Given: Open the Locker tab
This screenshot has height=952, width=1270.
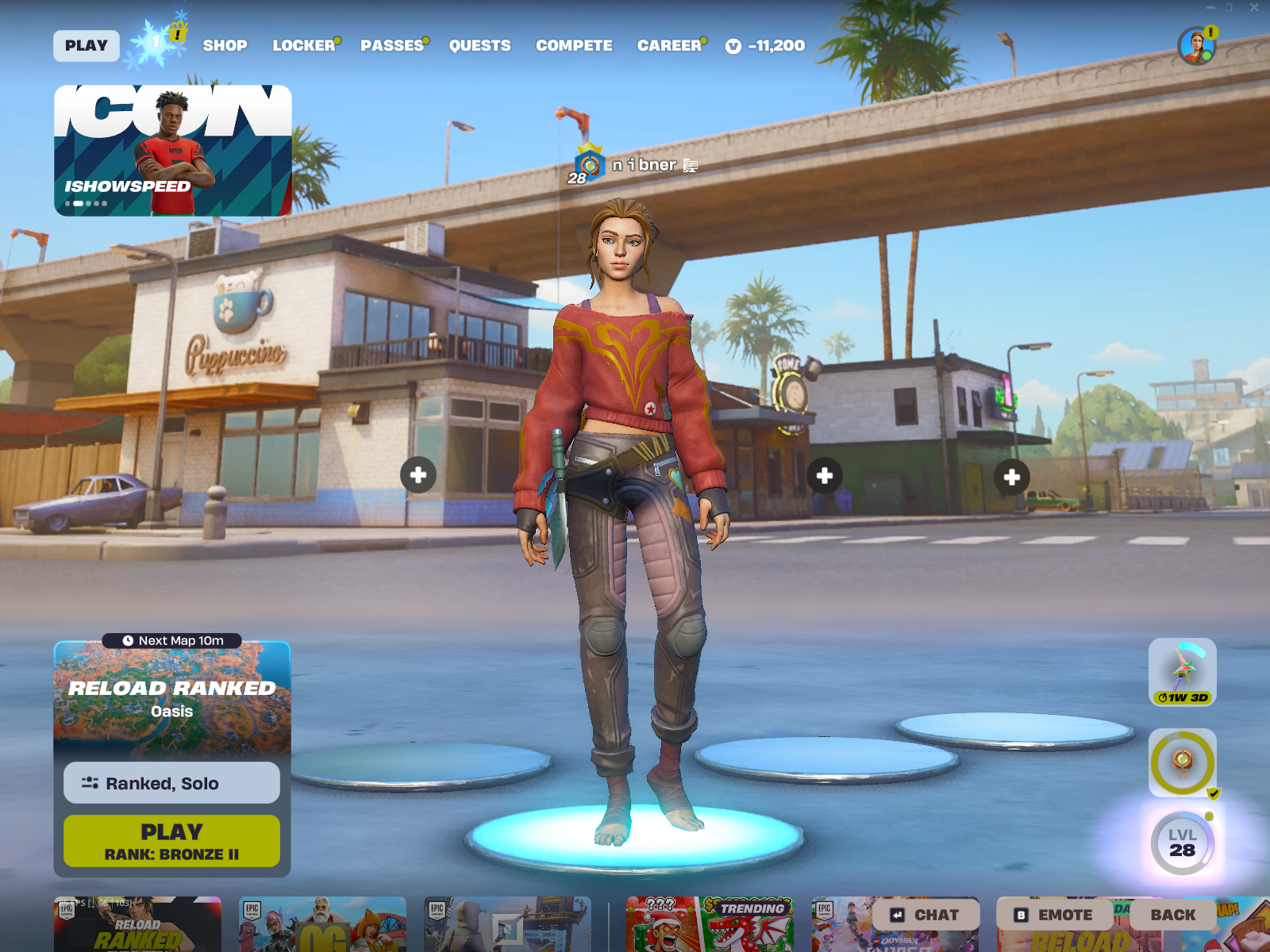Looking at the screenshot, I should [304, 46].
